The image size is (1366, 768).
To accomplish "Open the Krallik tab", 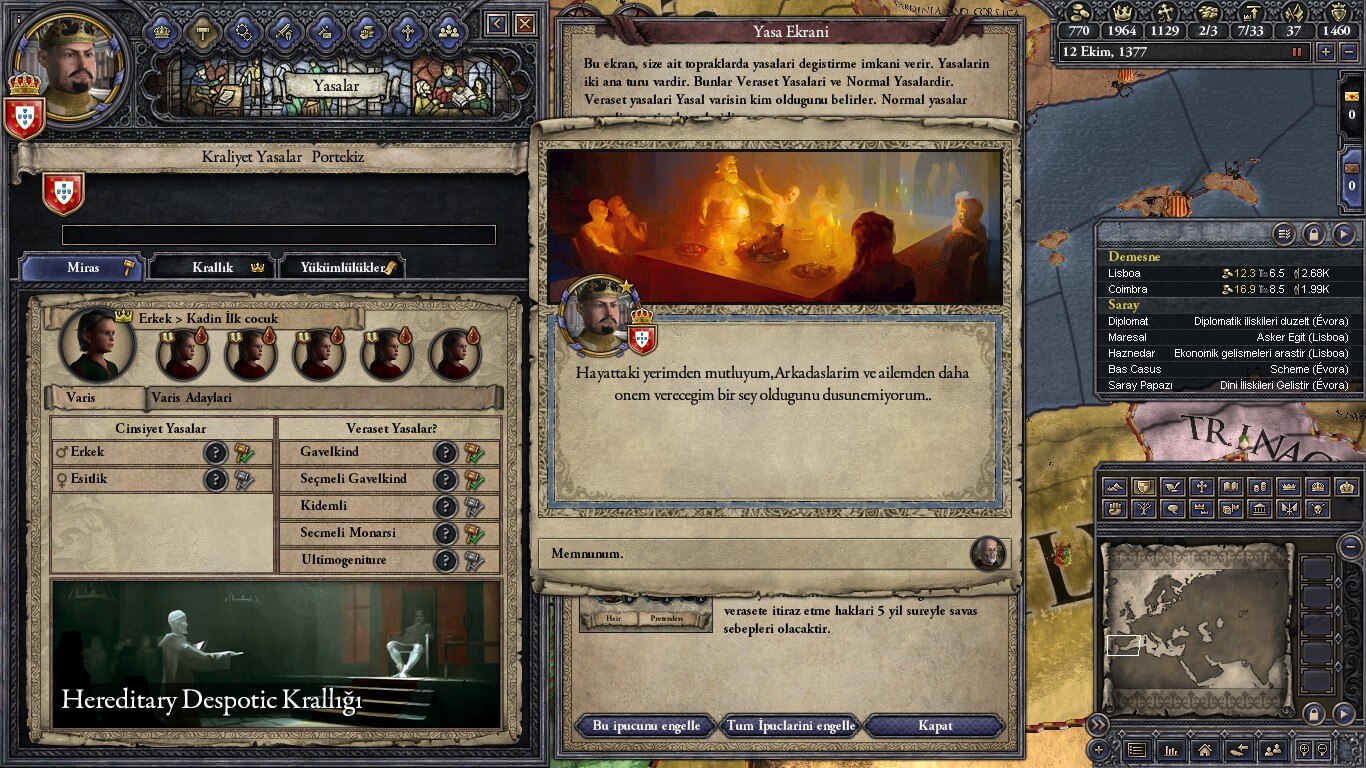I will point(214,267).
